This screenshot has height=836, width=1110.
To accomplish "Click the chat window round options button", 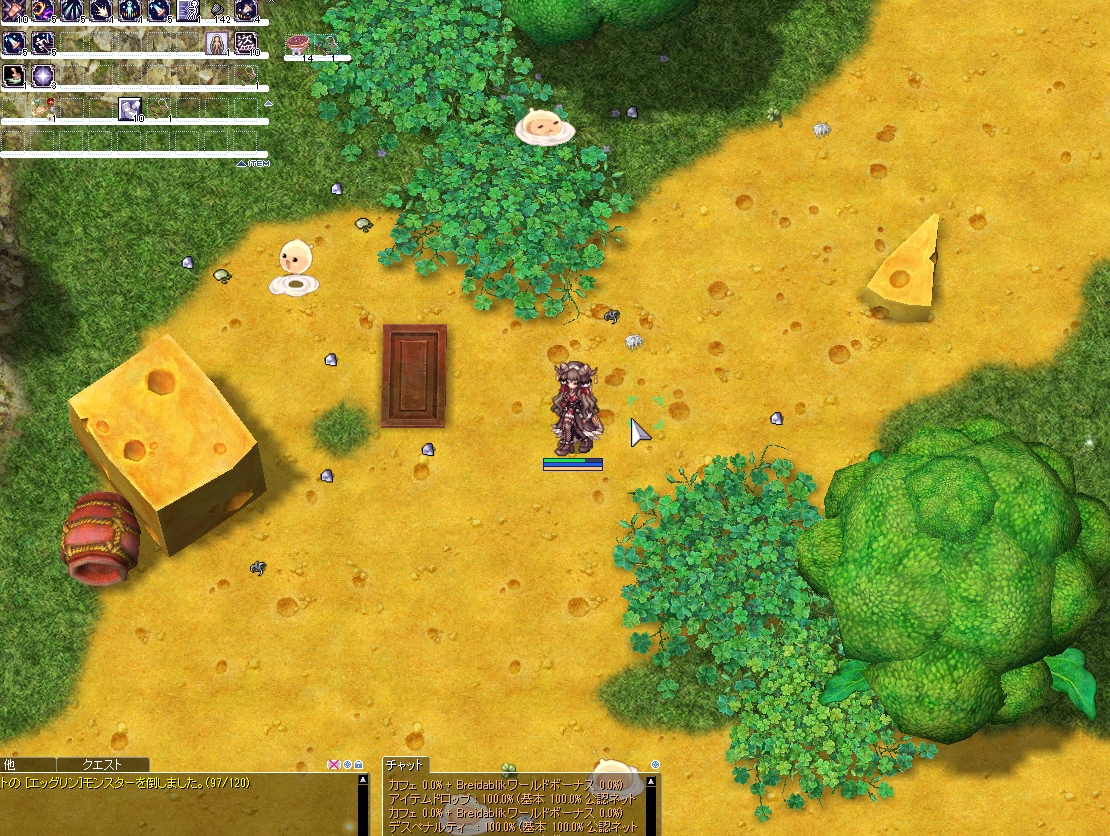I will [x=655, y=765].
